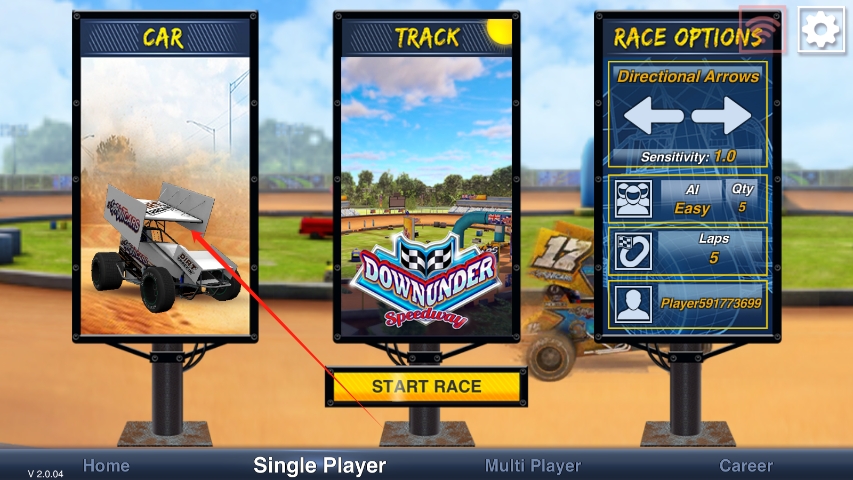Select the Single Player tab
The image size is (853, 480).
pyautogui.click(x=319, y=465)
